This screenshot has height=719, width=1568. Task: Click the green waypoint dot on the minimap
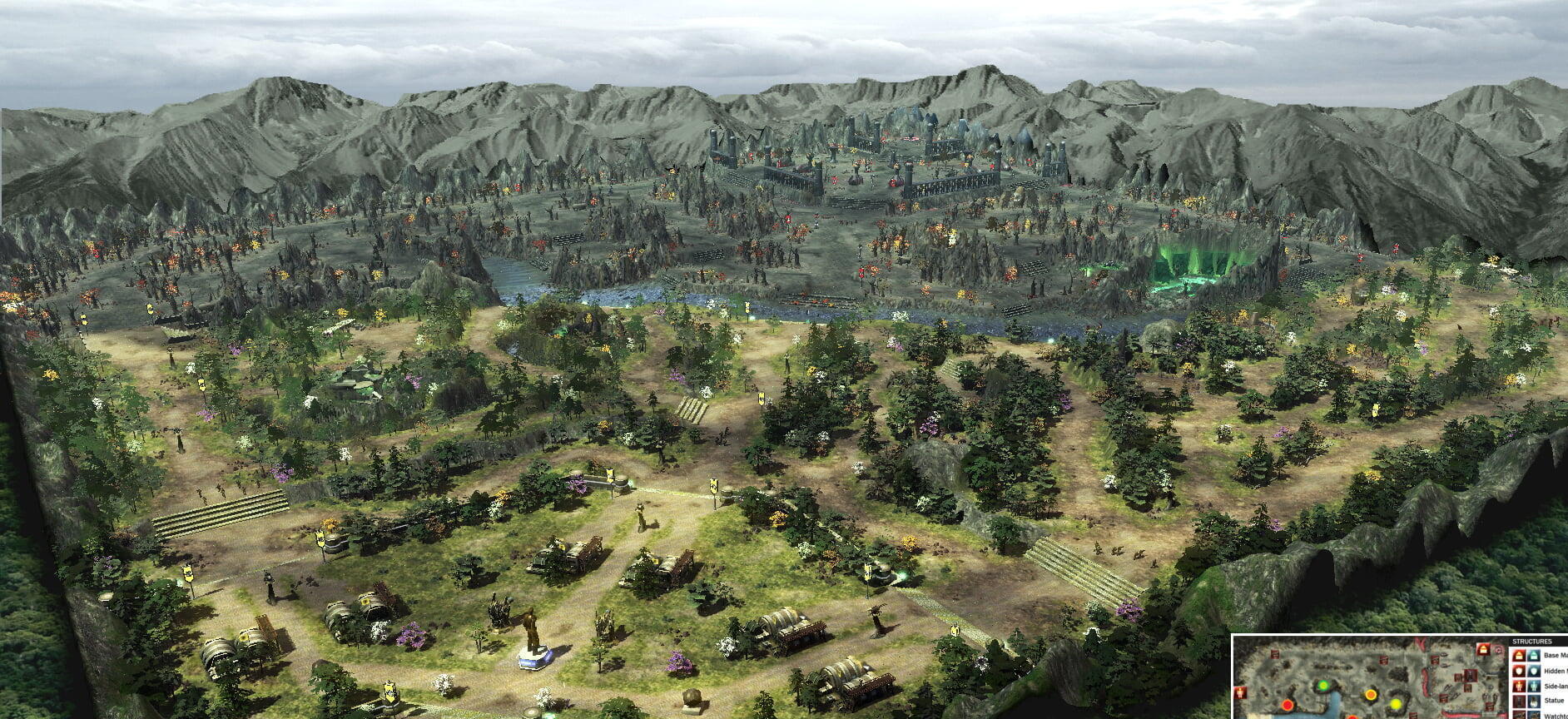[x=1323, y=686]
